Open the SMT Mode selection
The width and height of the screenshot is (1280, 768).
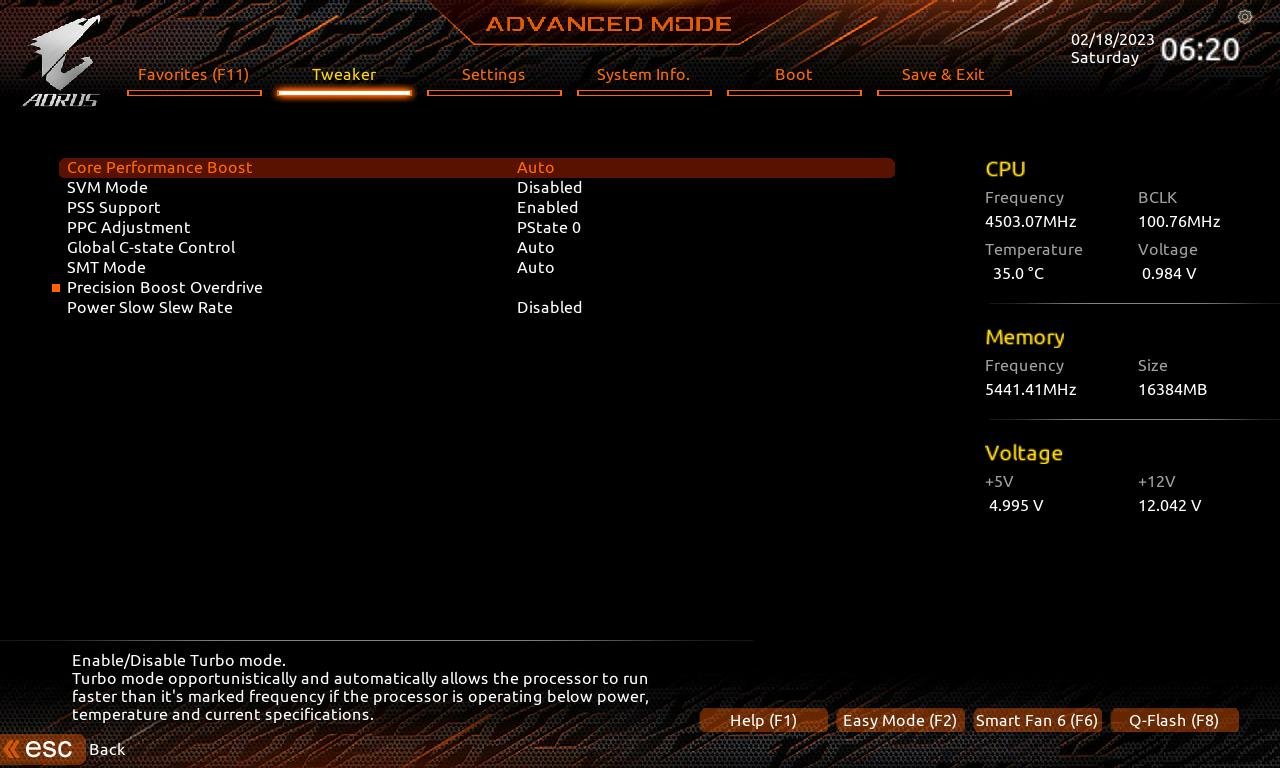coord(536,267)
